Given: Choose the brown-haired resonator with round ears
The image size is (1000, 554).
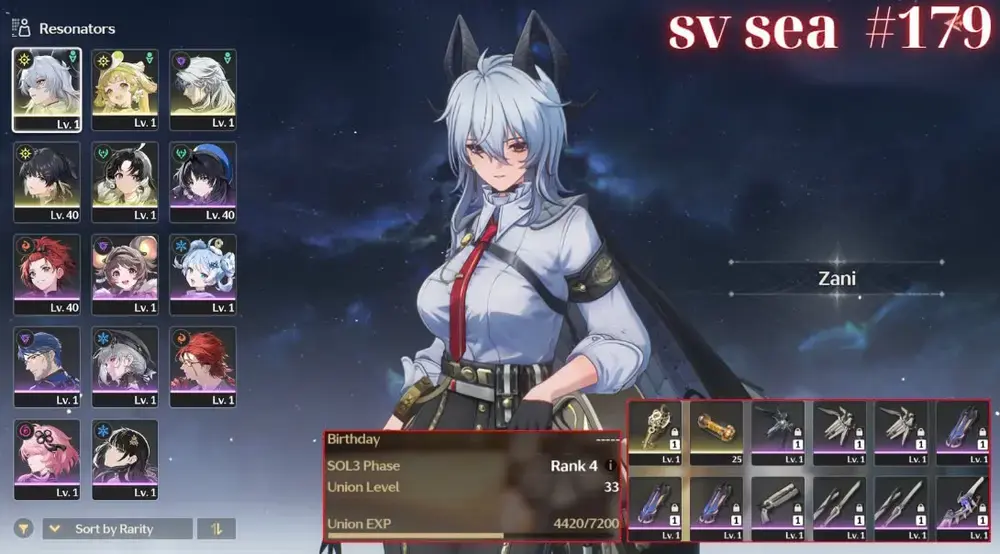Looking at the screenshot, I should click(x=124, y=273).
